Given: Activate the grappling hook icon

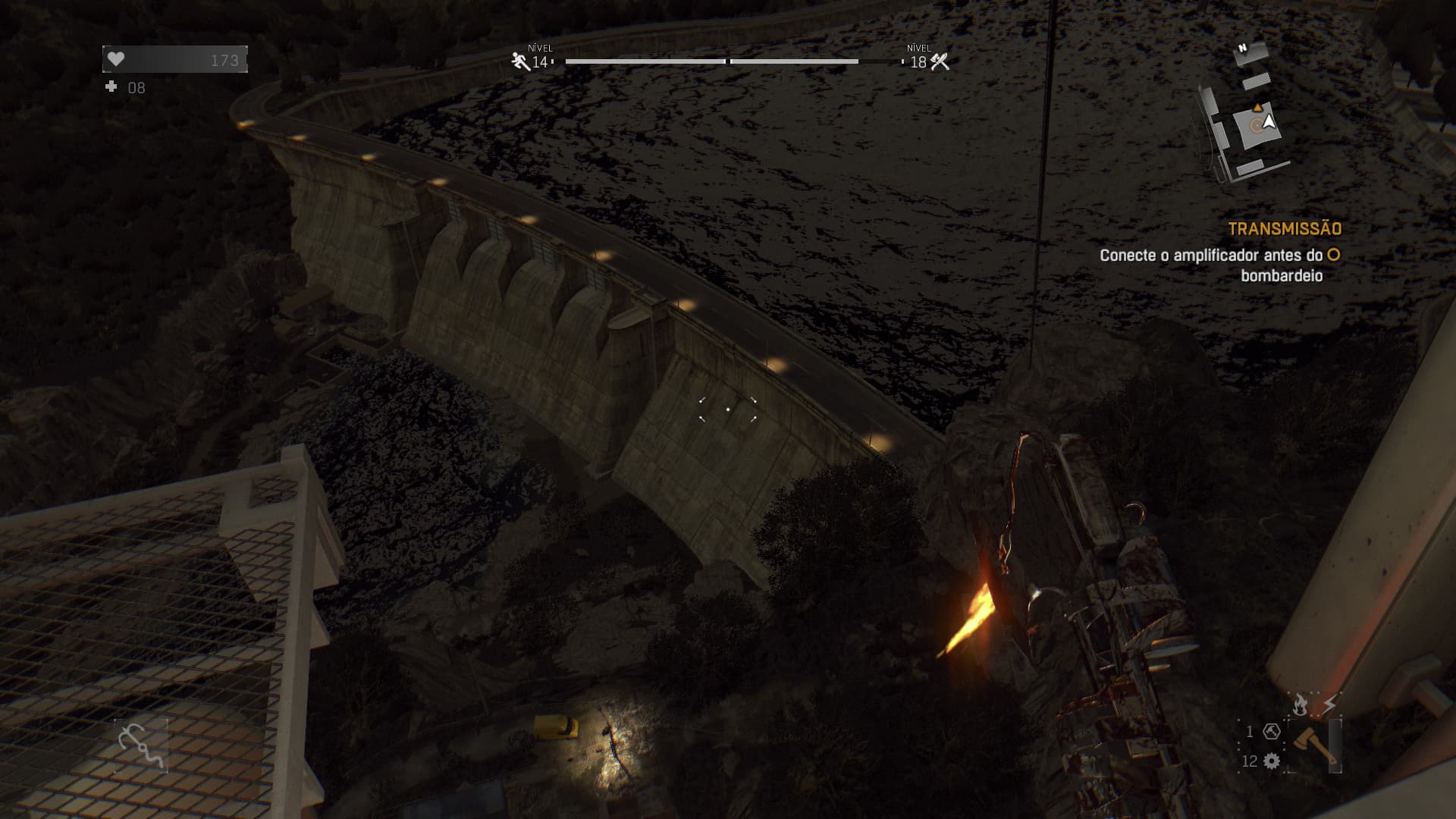Looking at the screenshot, I should click(141, 745).
